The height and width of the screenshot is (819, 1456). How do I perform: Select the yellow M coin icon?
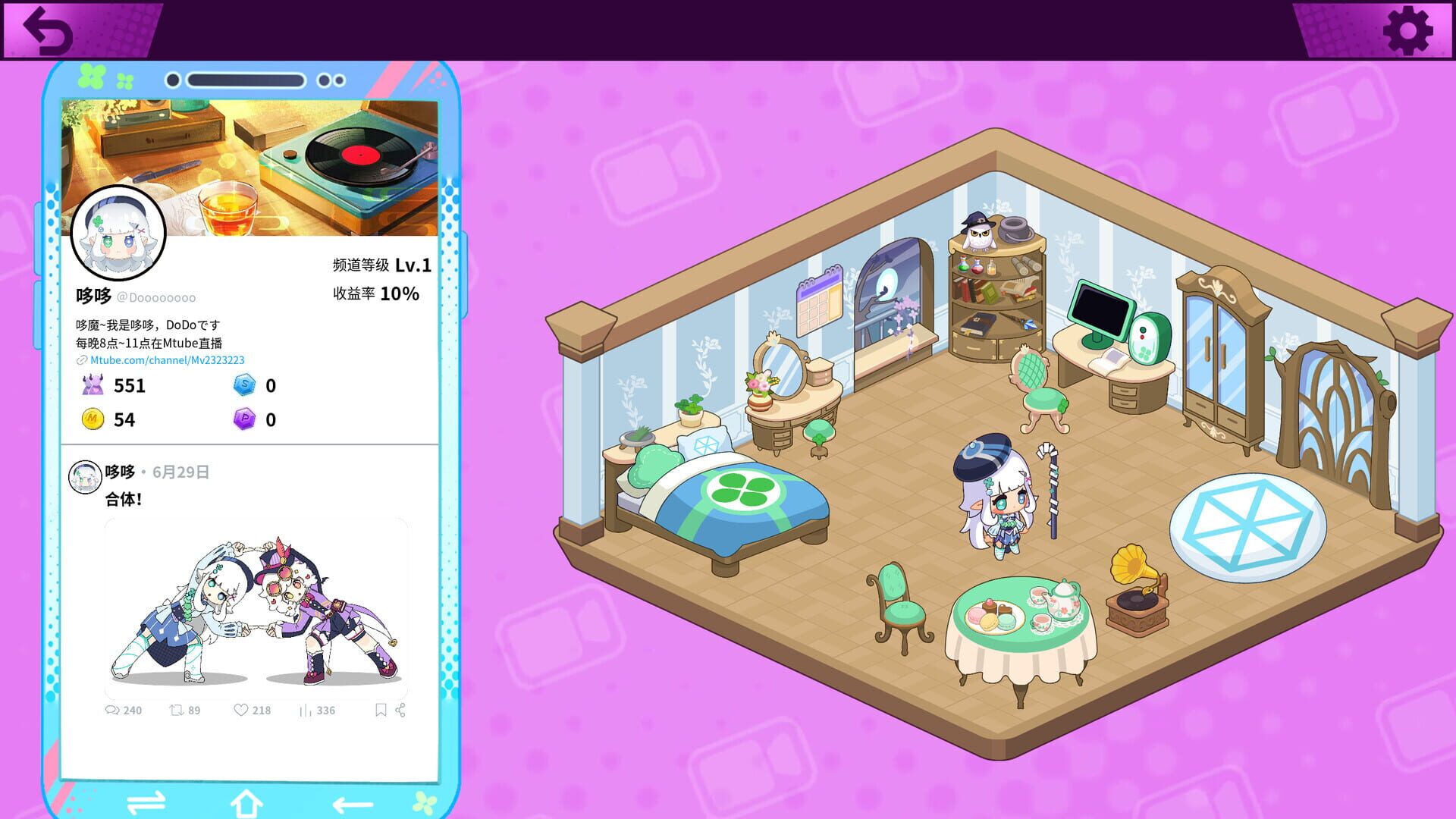point(93,419)
